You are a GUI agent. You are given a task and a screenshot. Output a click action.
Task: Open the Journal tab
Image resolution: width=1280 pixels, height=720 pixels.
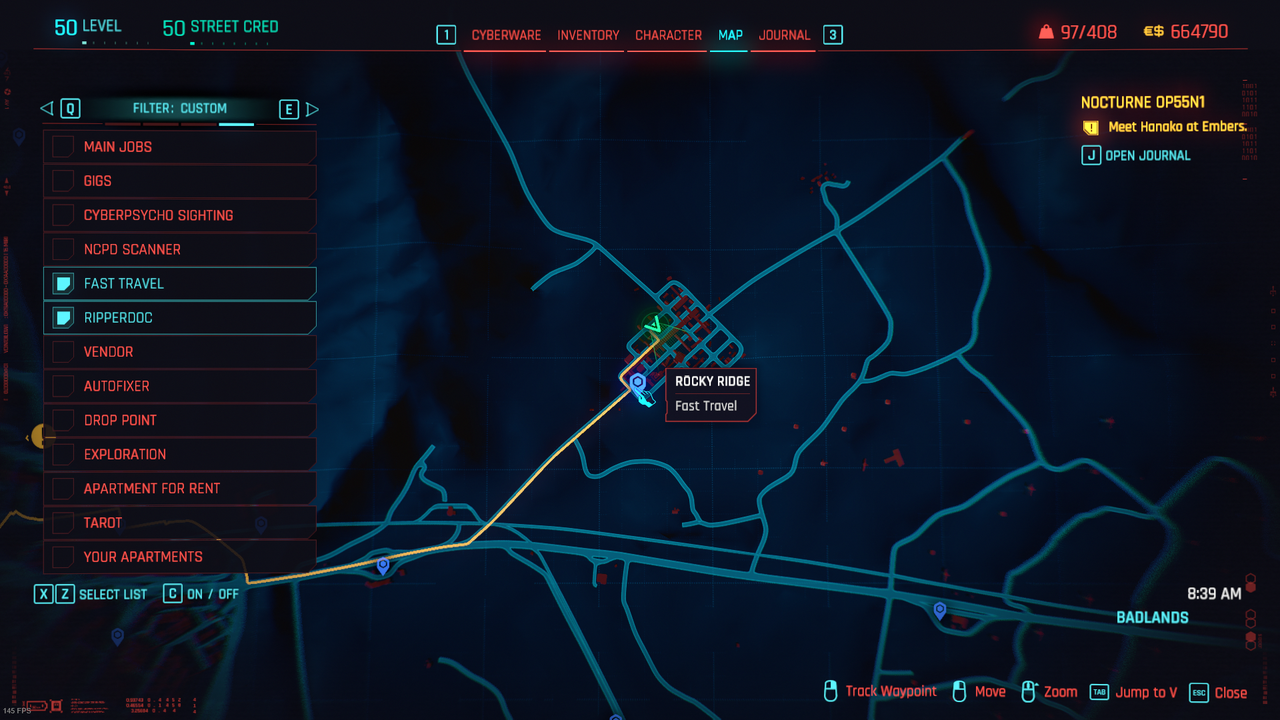coord(784,35)
